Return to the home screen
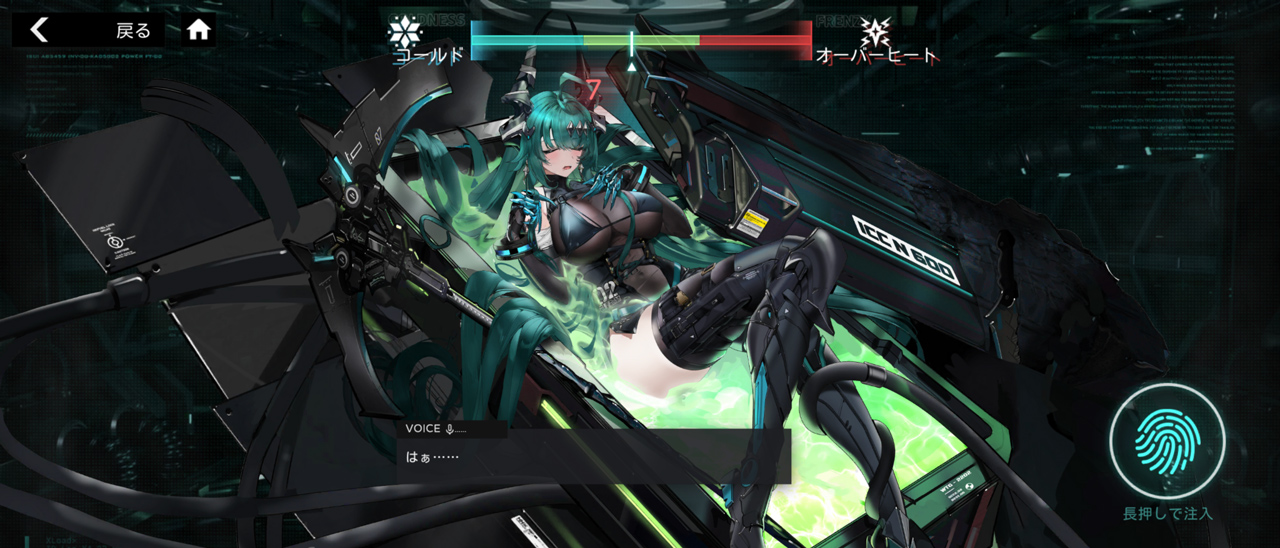Image resolution: width=1280 pixels, height=548 pixels. 199,30
